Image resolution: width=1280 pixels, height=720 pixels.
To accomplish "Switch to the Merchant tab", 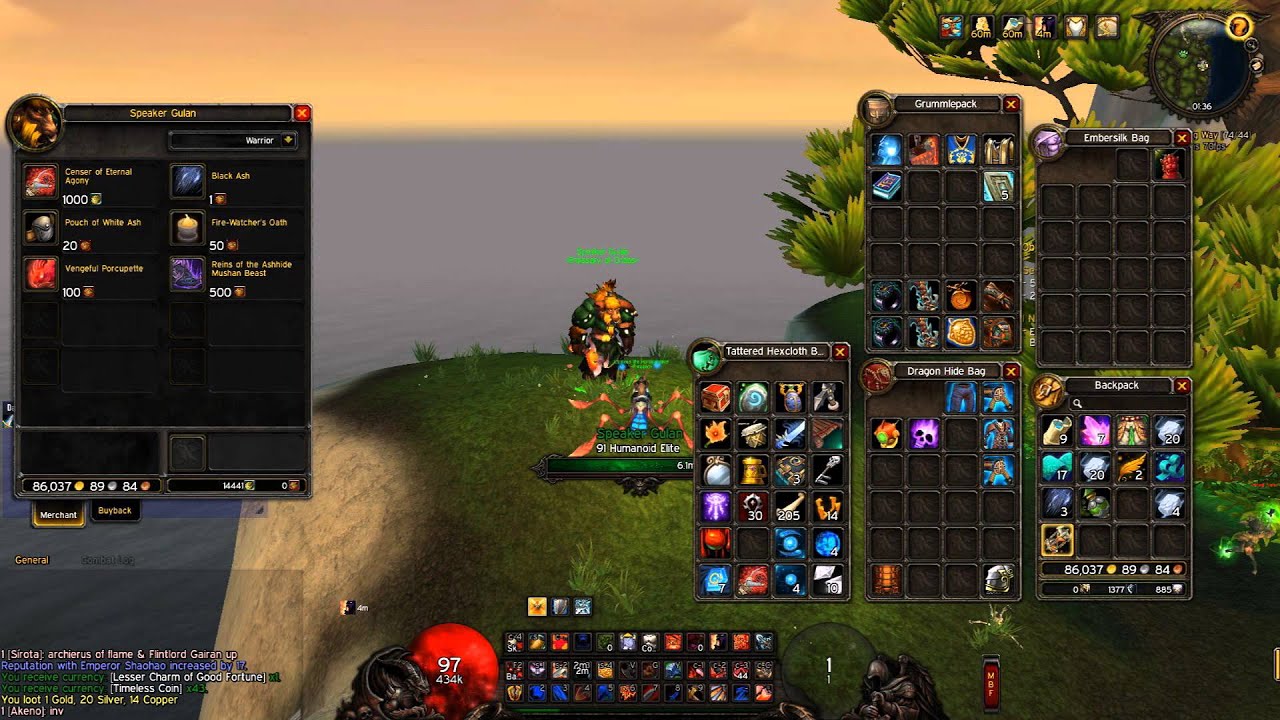I will pos(58,515).
